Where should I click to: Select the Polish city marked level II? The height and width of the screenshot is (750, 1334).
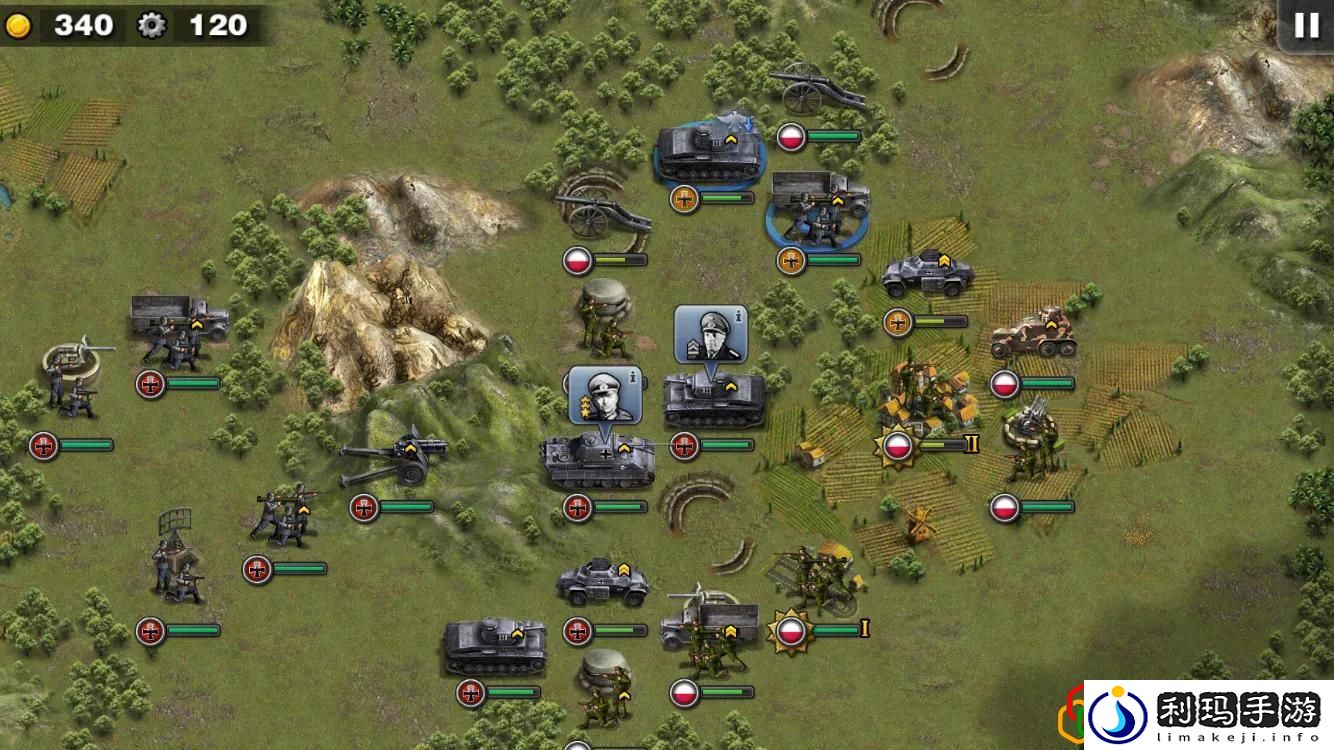925,400
